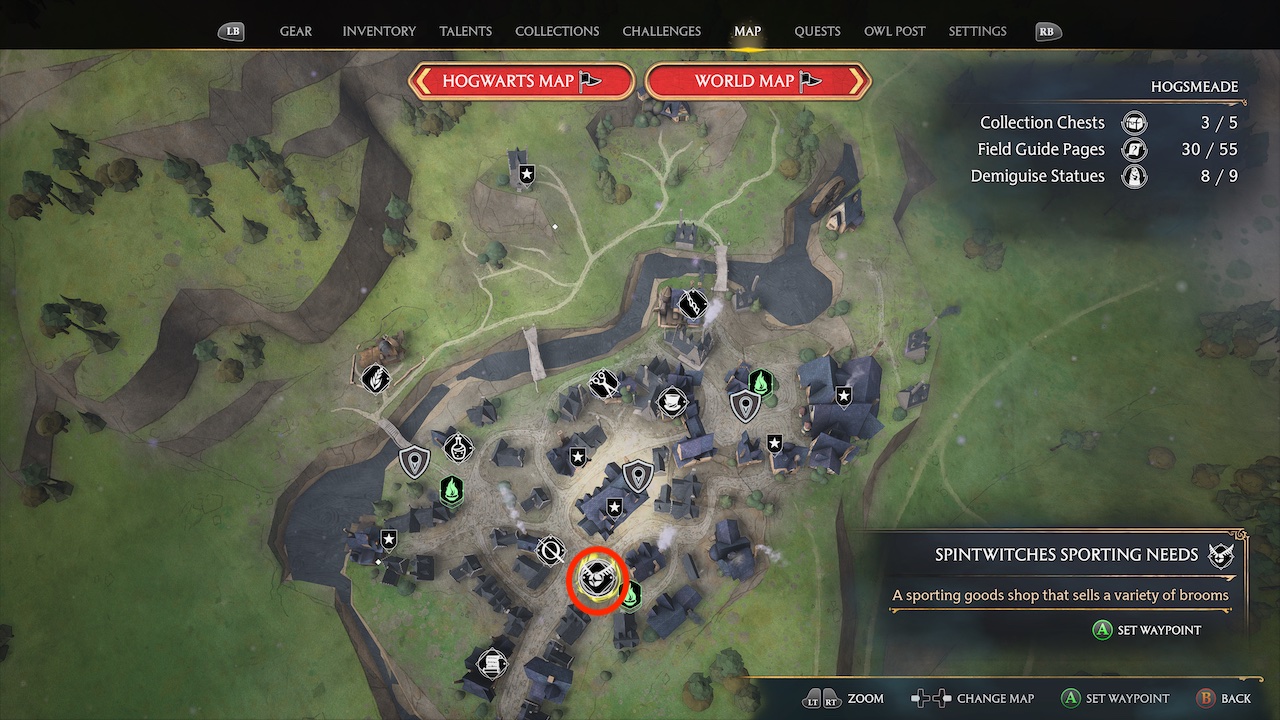Open the COLLECTIONS tab

coord(557,31)
